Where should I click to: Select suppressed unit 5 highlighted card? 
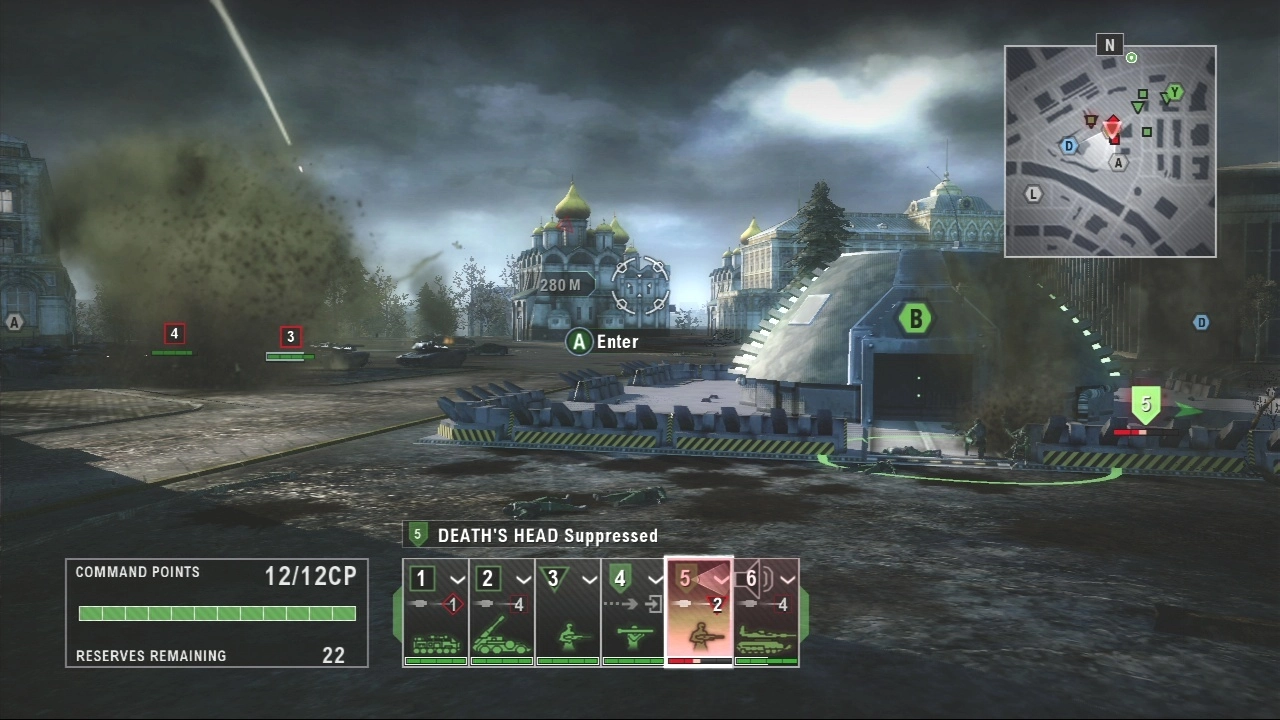699,612
